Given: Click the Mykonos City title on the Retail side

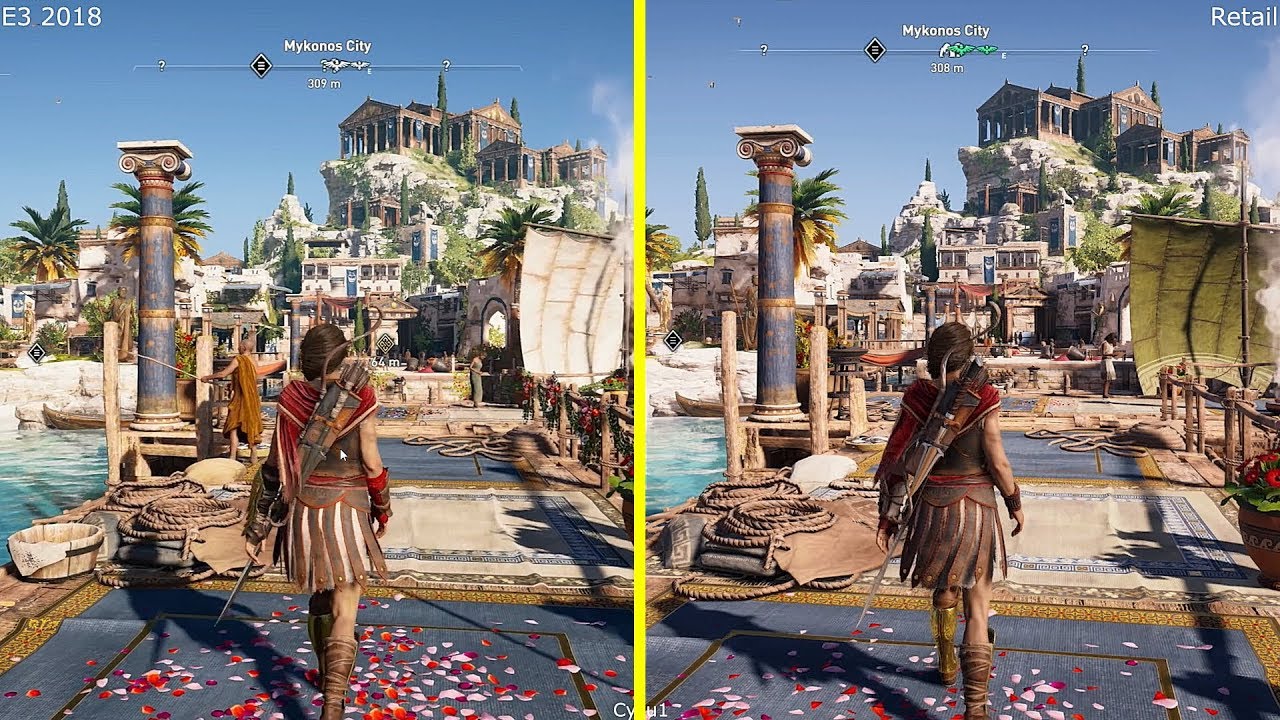Looking at the screenshot, I should click(x=945, y=31).
